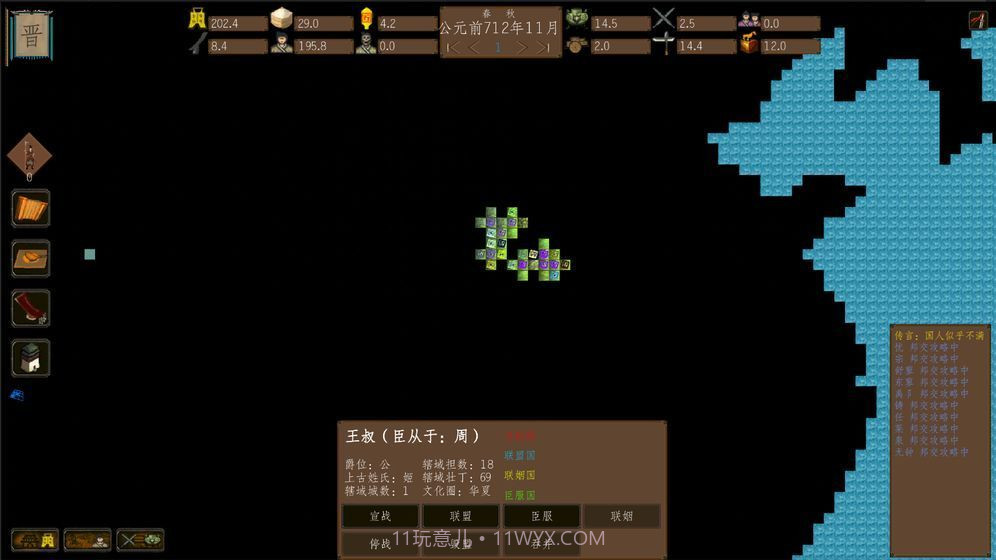
Task: Open the bamboo scroll panel
Action: tap(31, 209)
